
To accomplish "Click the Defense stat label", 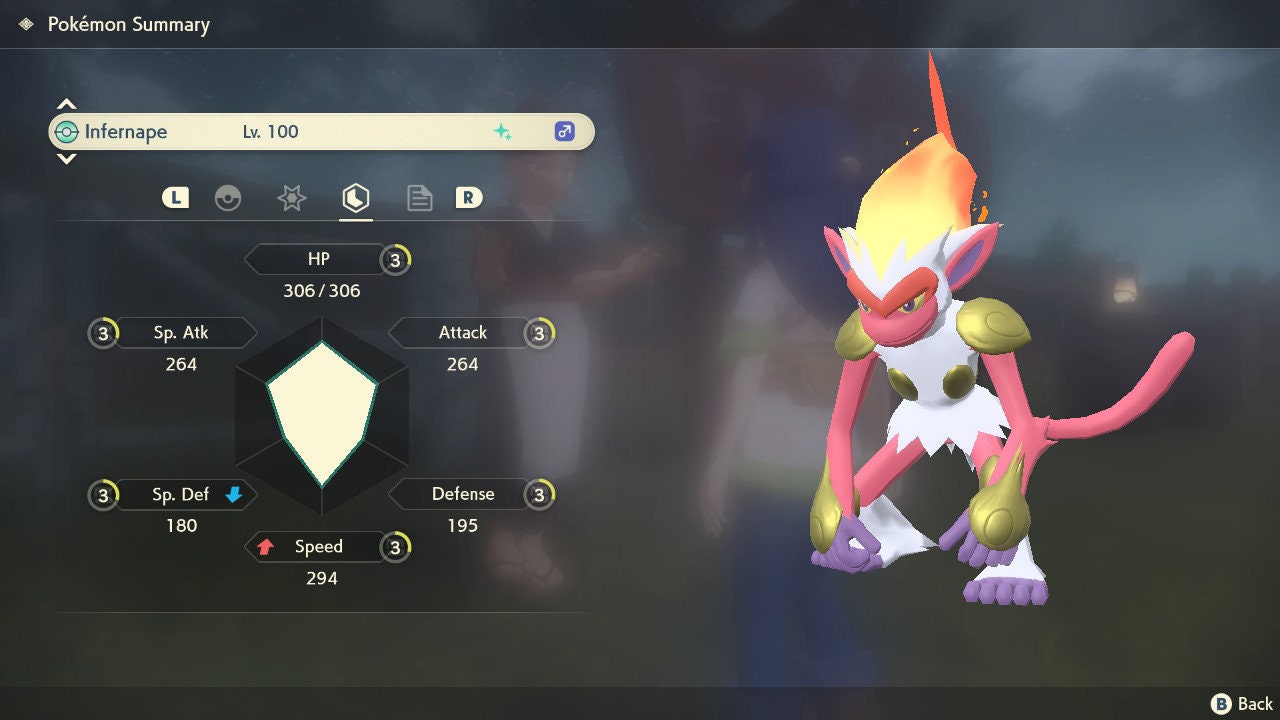I will [x=462, y=494].
